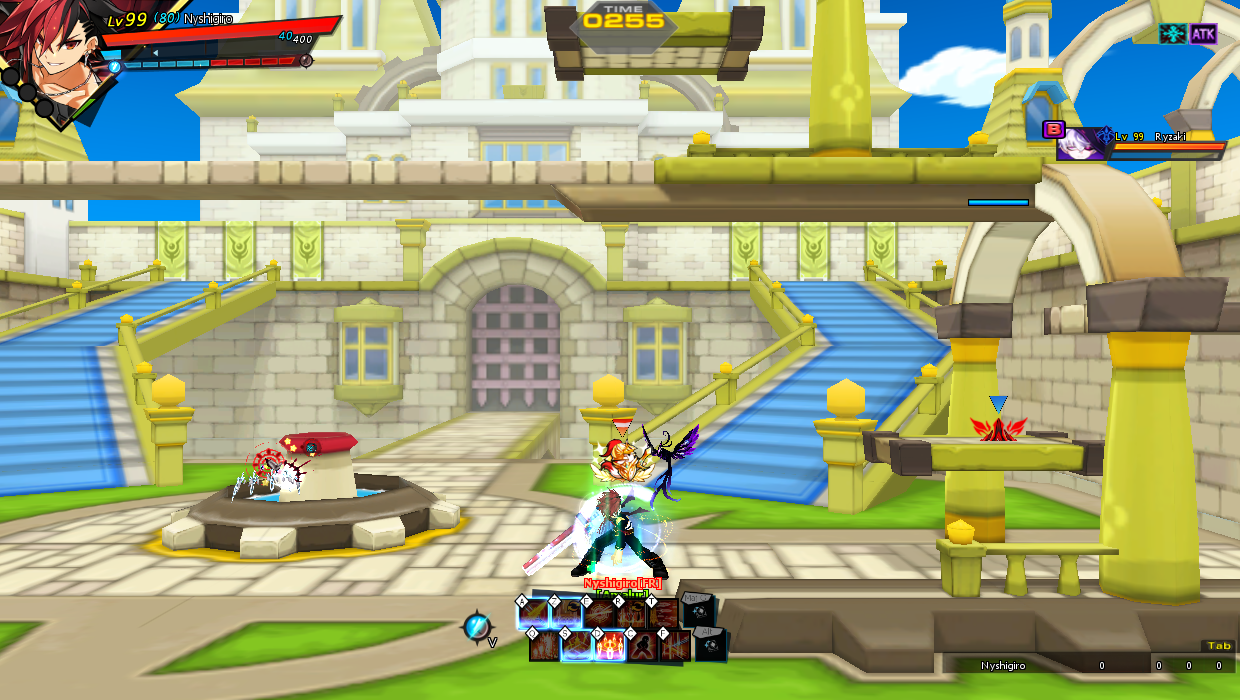
Task: Activate the silhouette figure skill in slot C
Action: point(643,646)
